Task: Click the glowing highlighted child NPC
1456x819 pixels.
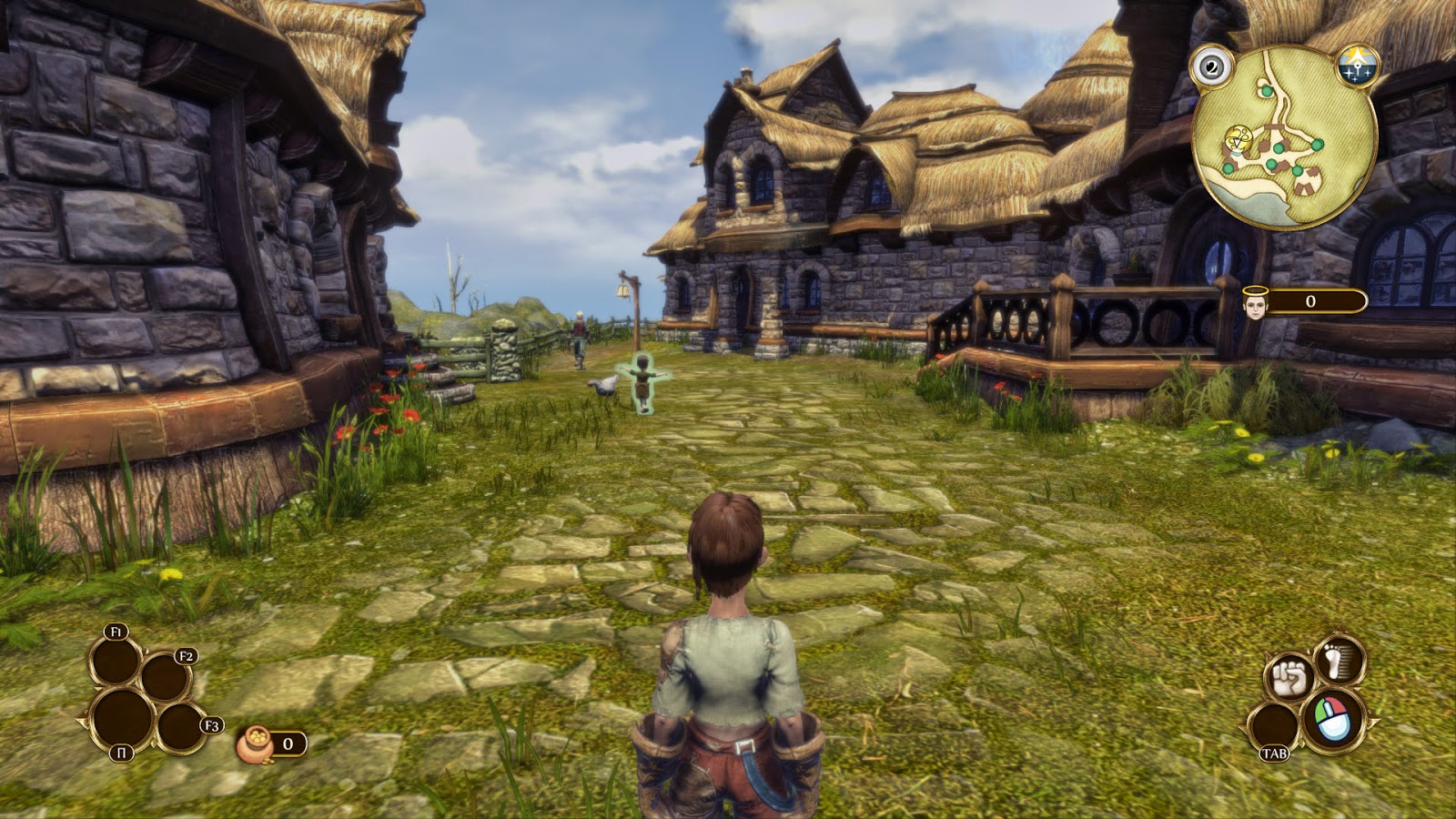Action: (642, 382)
